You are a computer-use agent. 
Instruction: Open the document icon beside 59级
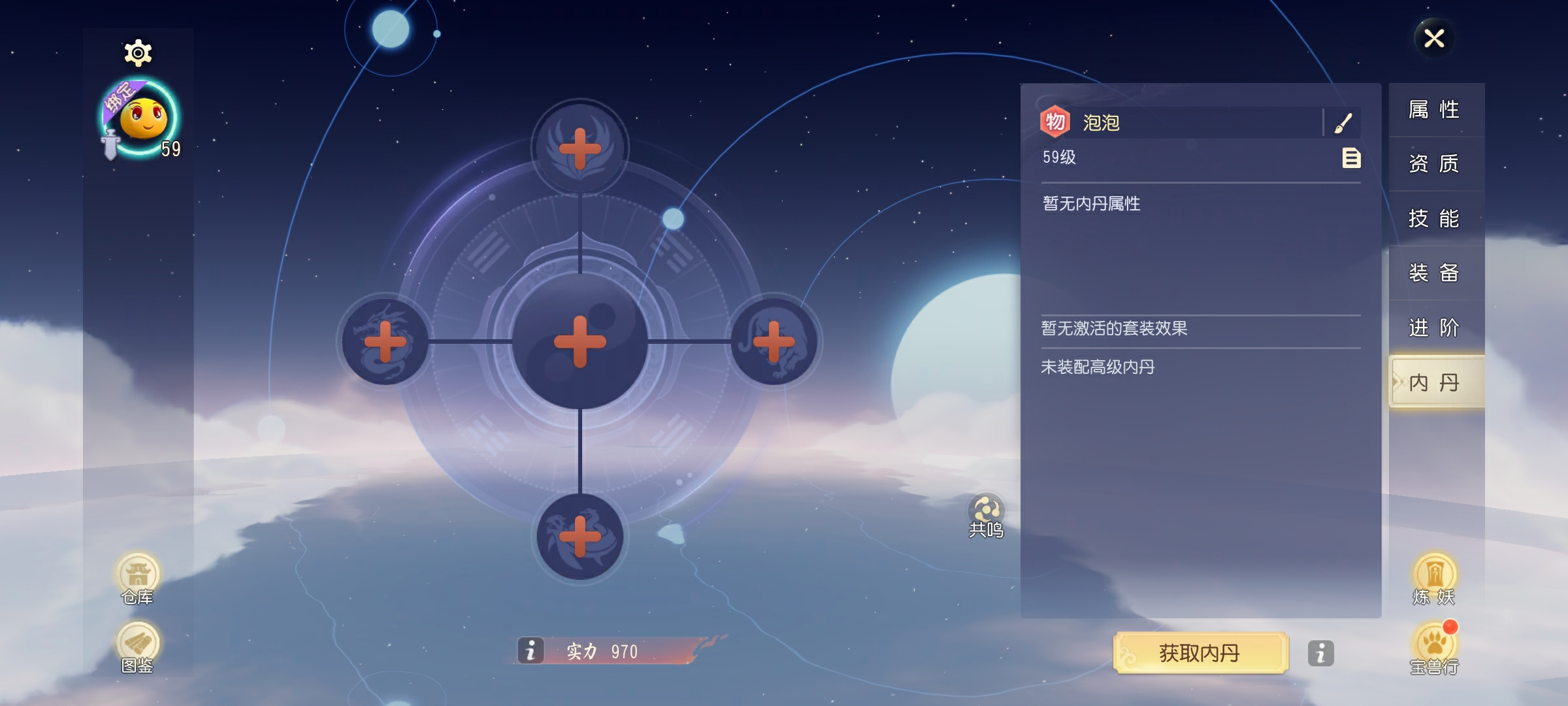tap(1351, 159)
